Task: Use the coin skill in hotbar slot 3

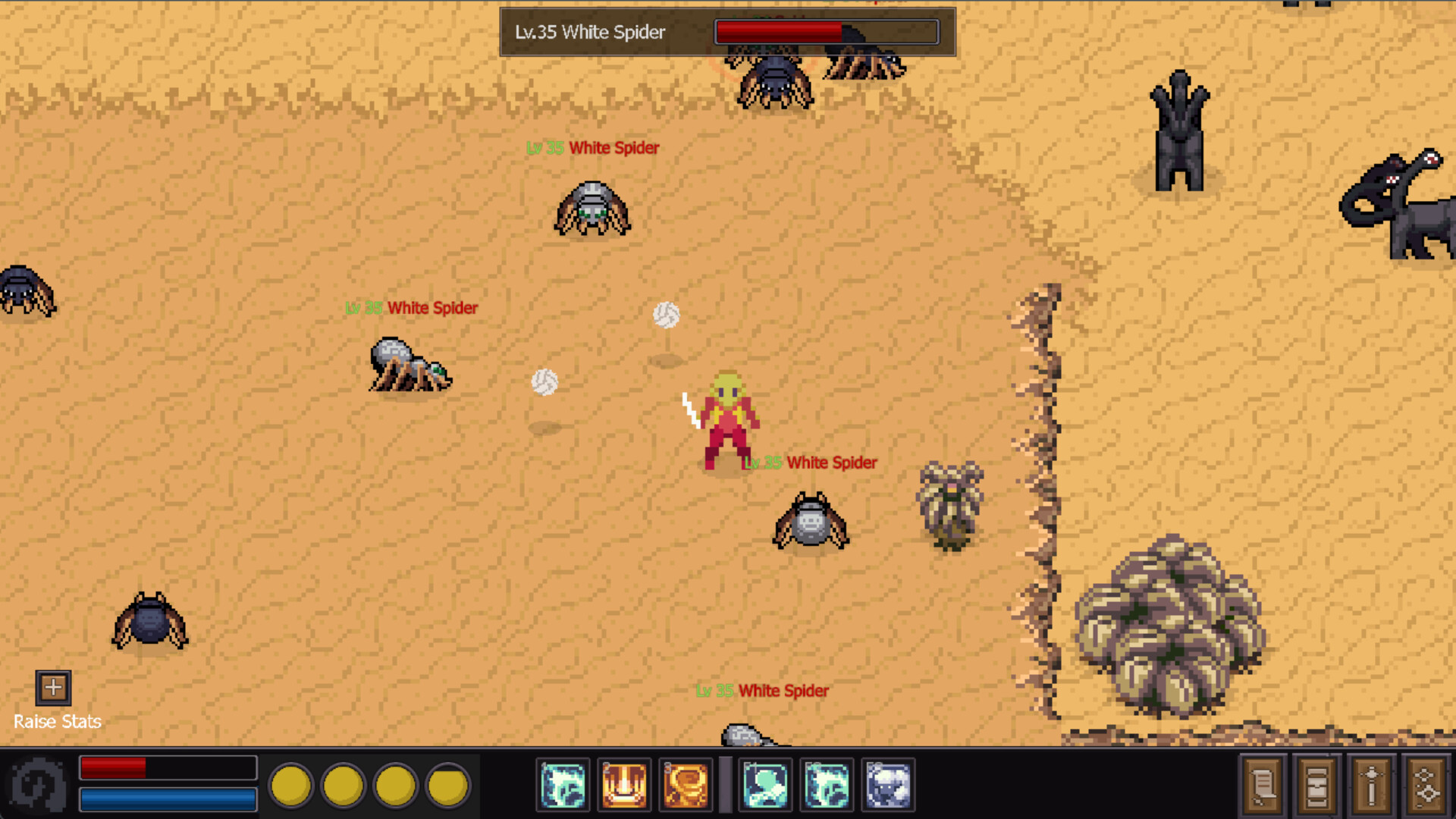Action: [x=685, y=785]
